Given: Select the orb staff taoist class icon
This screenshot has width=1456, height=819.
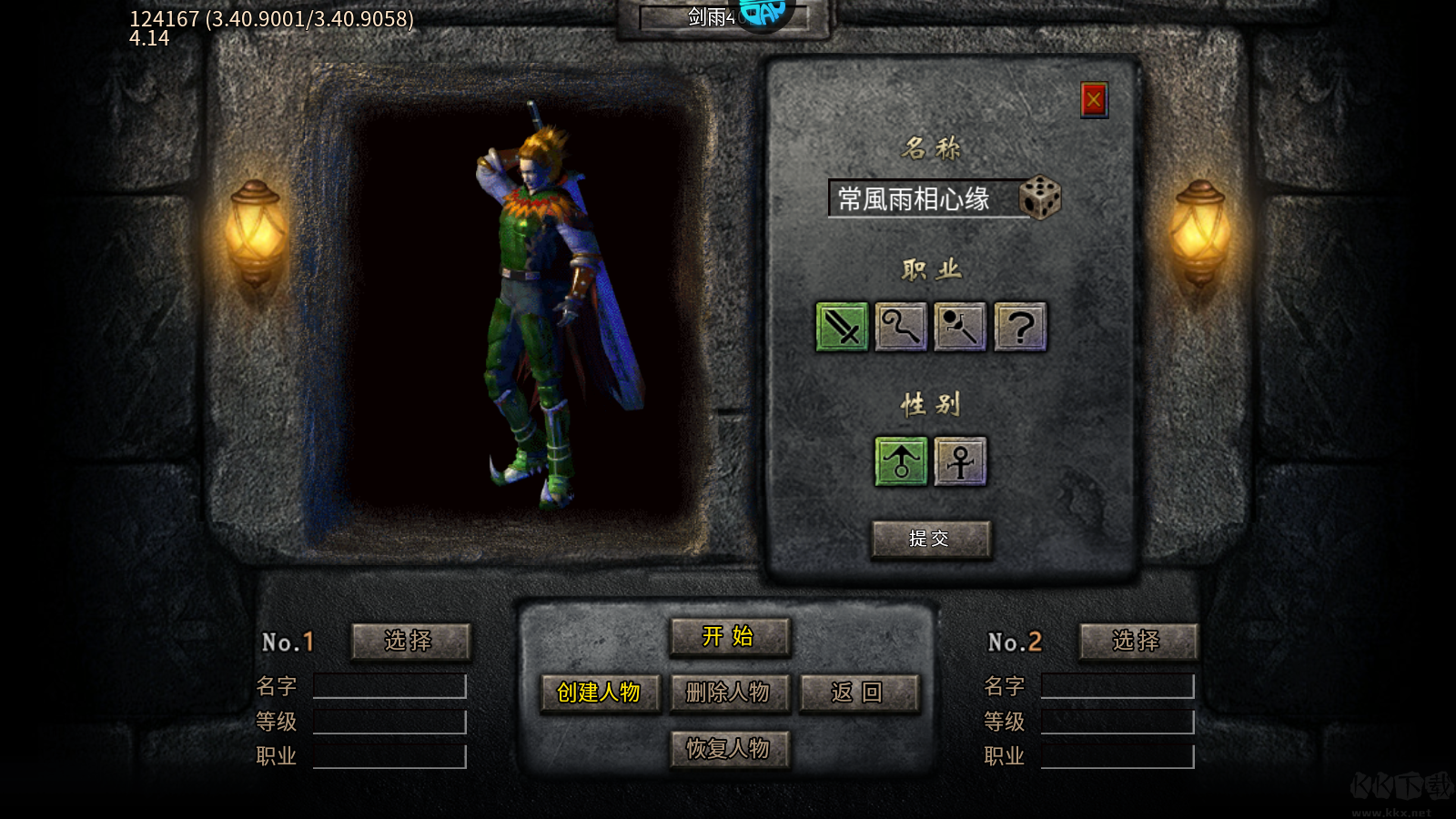Looking at the screenshot, I should [x=960, y=329].
